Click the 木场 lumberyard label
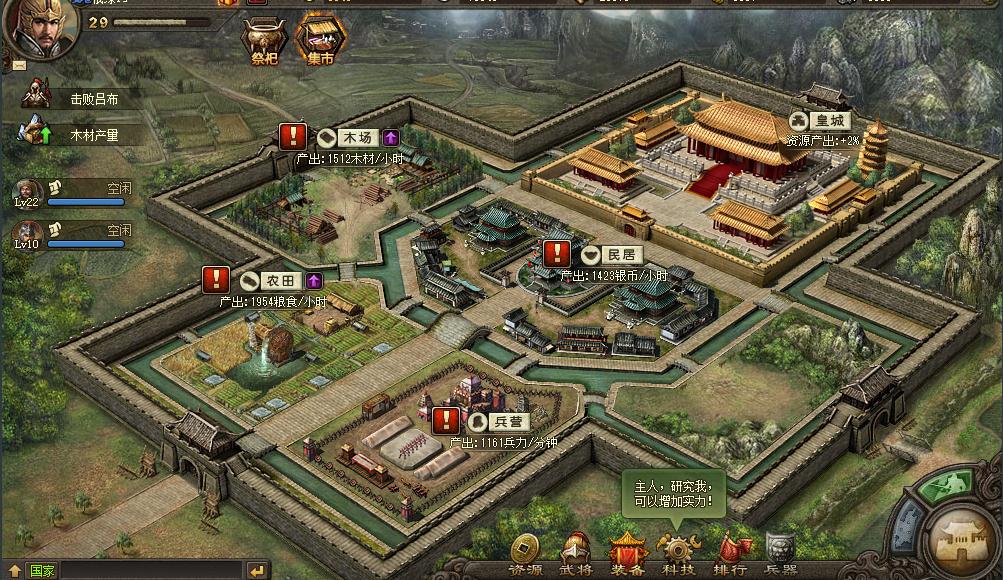 [357, 137]
